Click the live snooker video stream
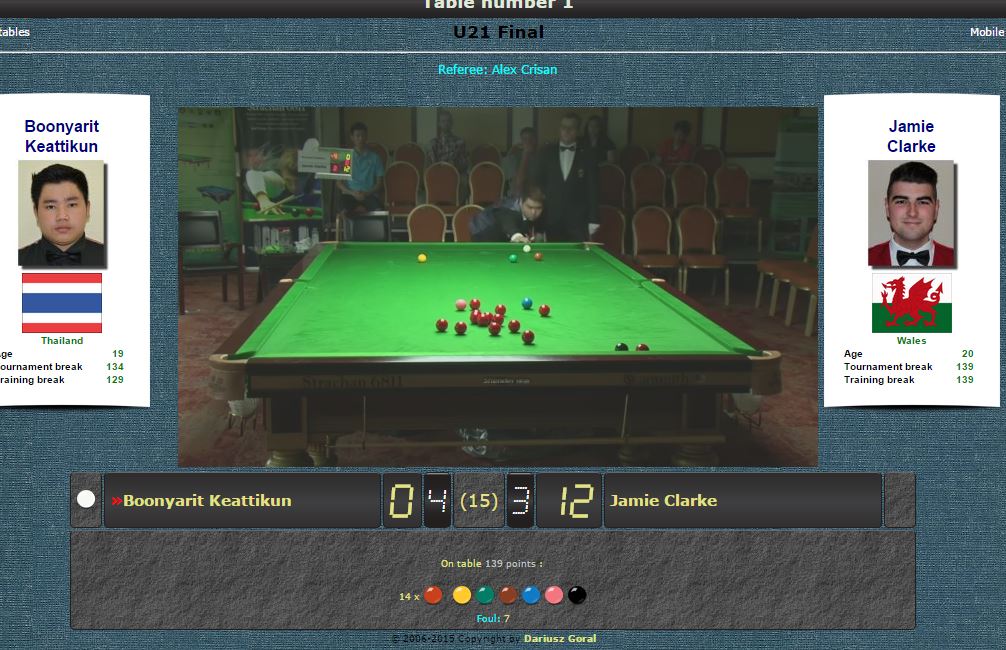 click(498, 287)
